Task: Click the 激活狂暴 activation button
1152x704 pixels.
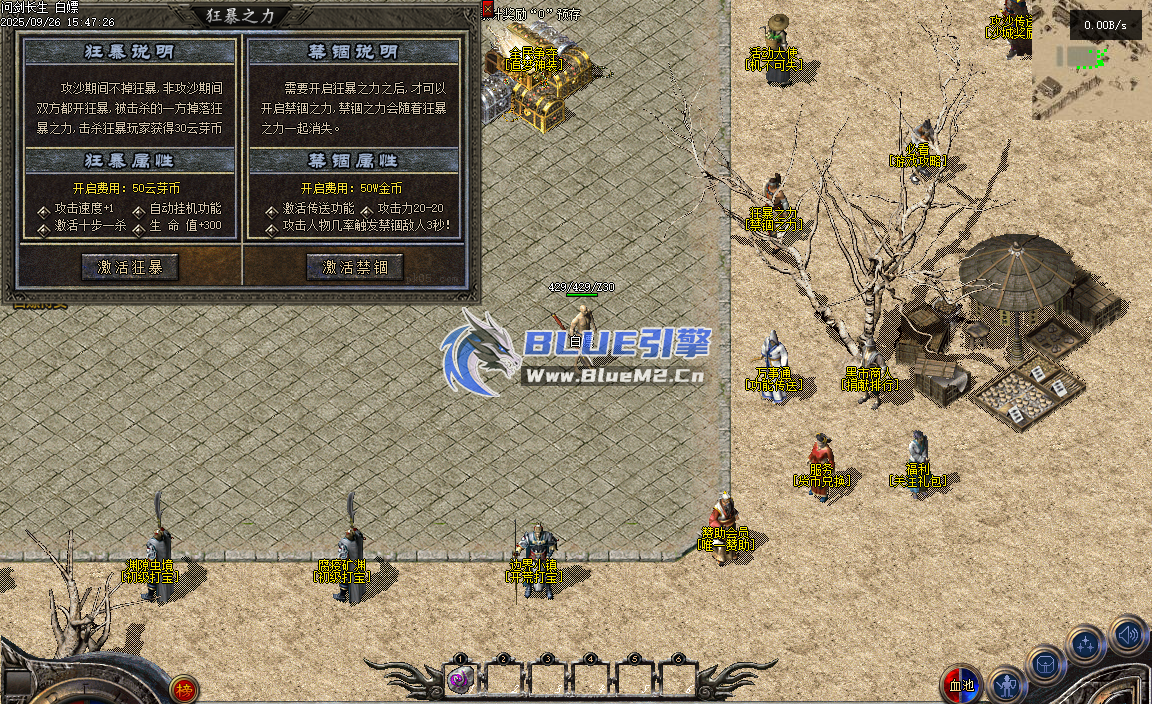Action: (130, 267)
